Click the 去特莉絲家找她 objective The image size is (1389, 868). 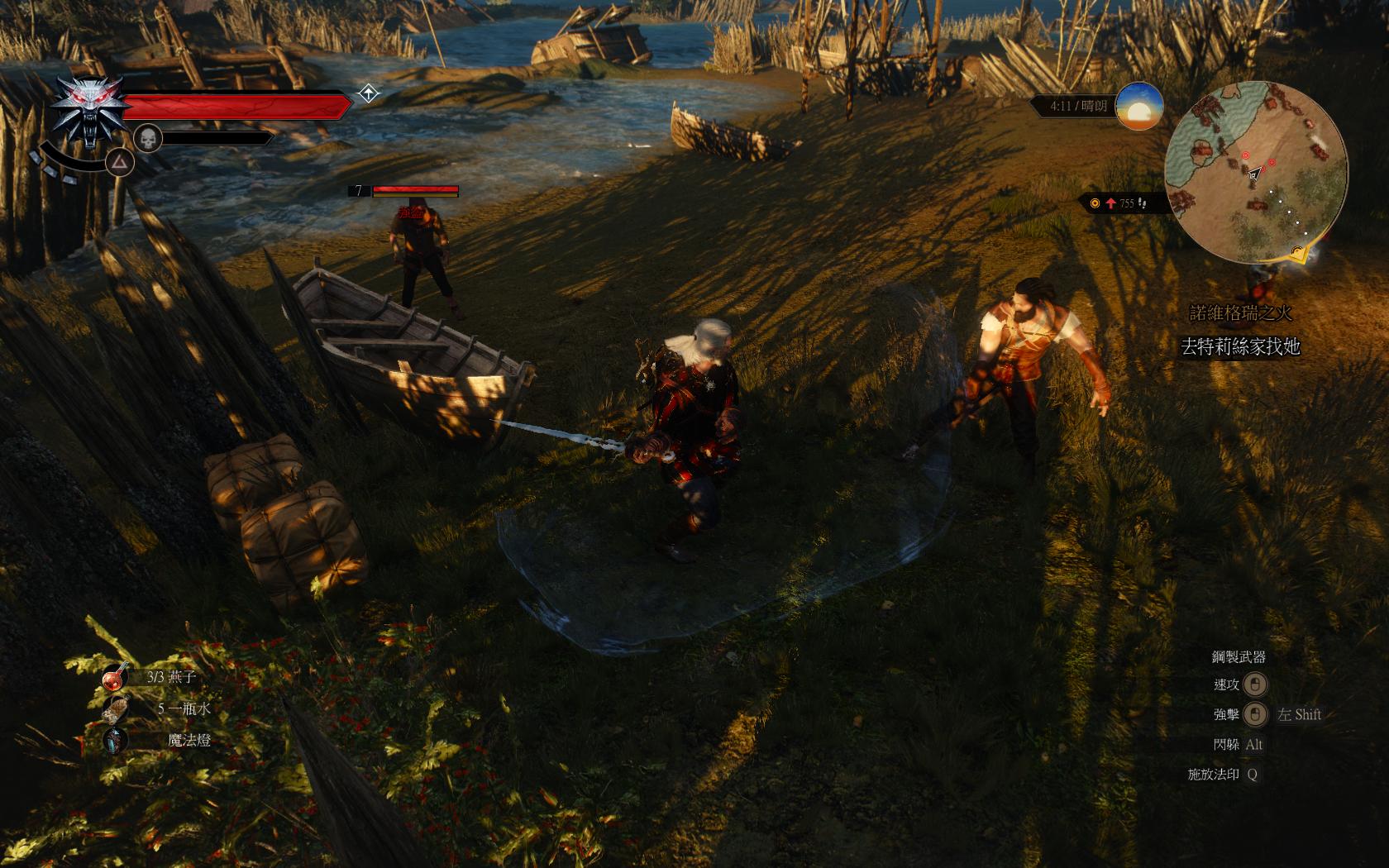coord(1240,346)
